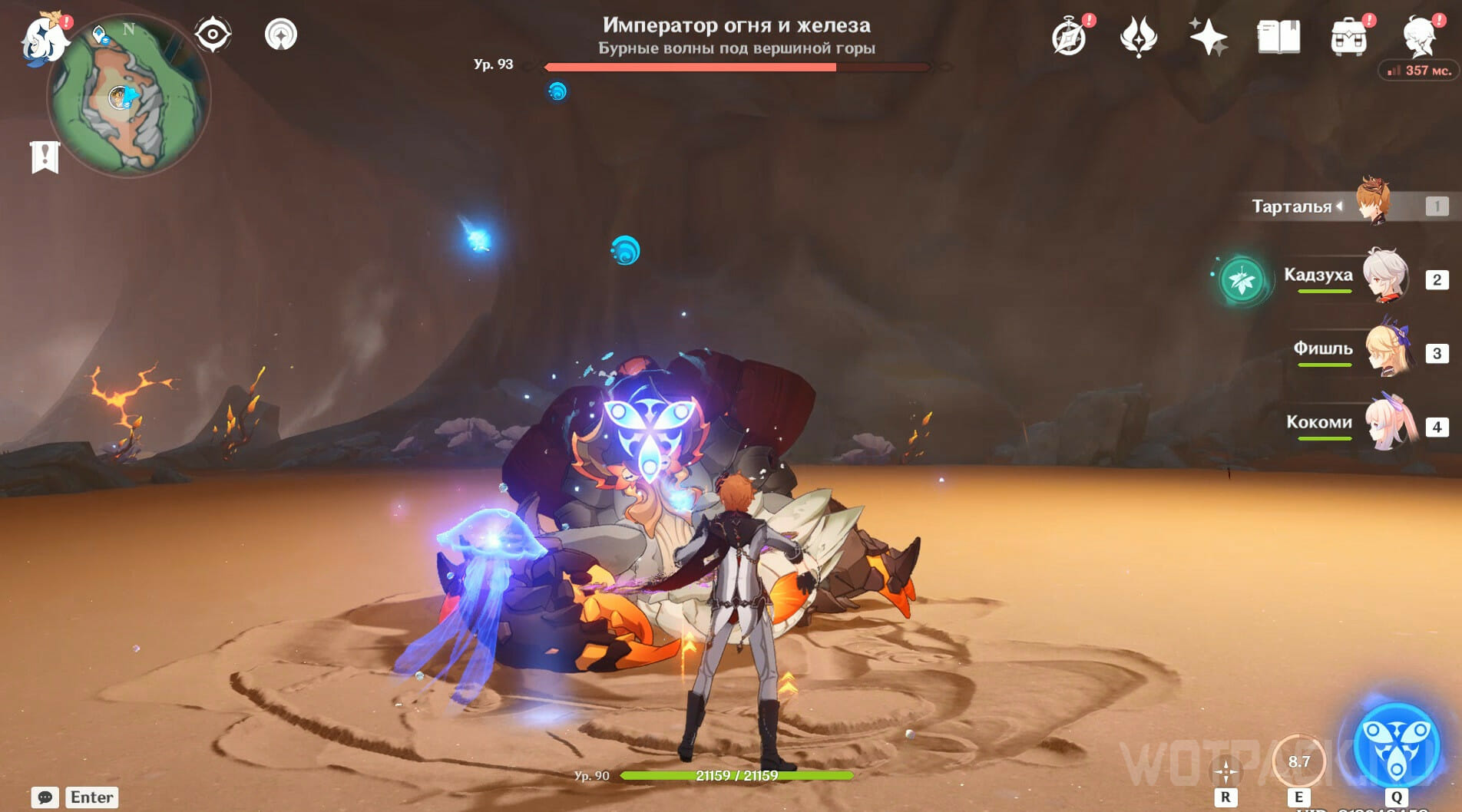Open the backpack inventory

tap(1348, 37)
